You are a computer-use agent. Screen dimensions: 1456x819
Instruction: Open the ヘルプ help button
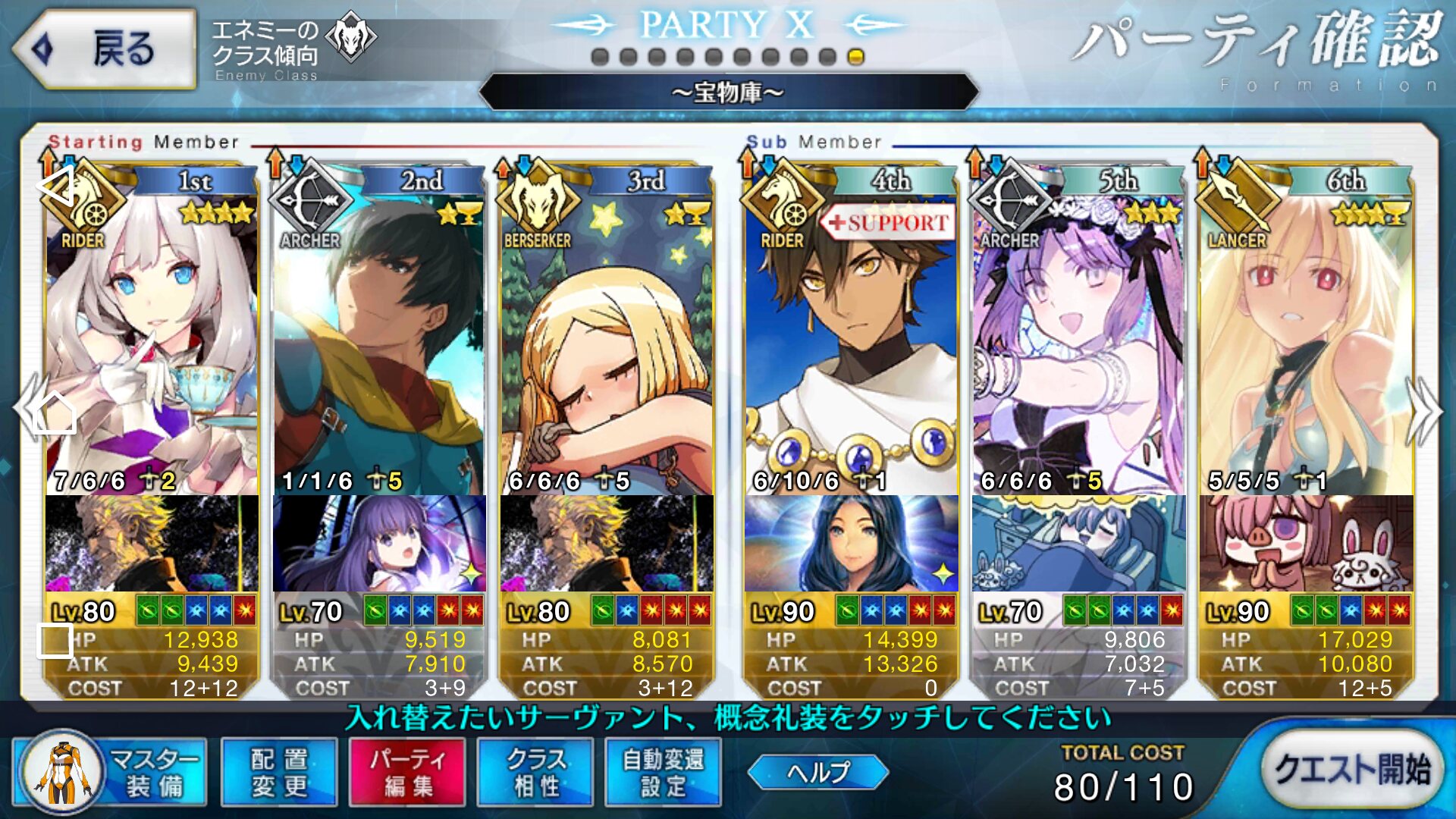[817, 772]
